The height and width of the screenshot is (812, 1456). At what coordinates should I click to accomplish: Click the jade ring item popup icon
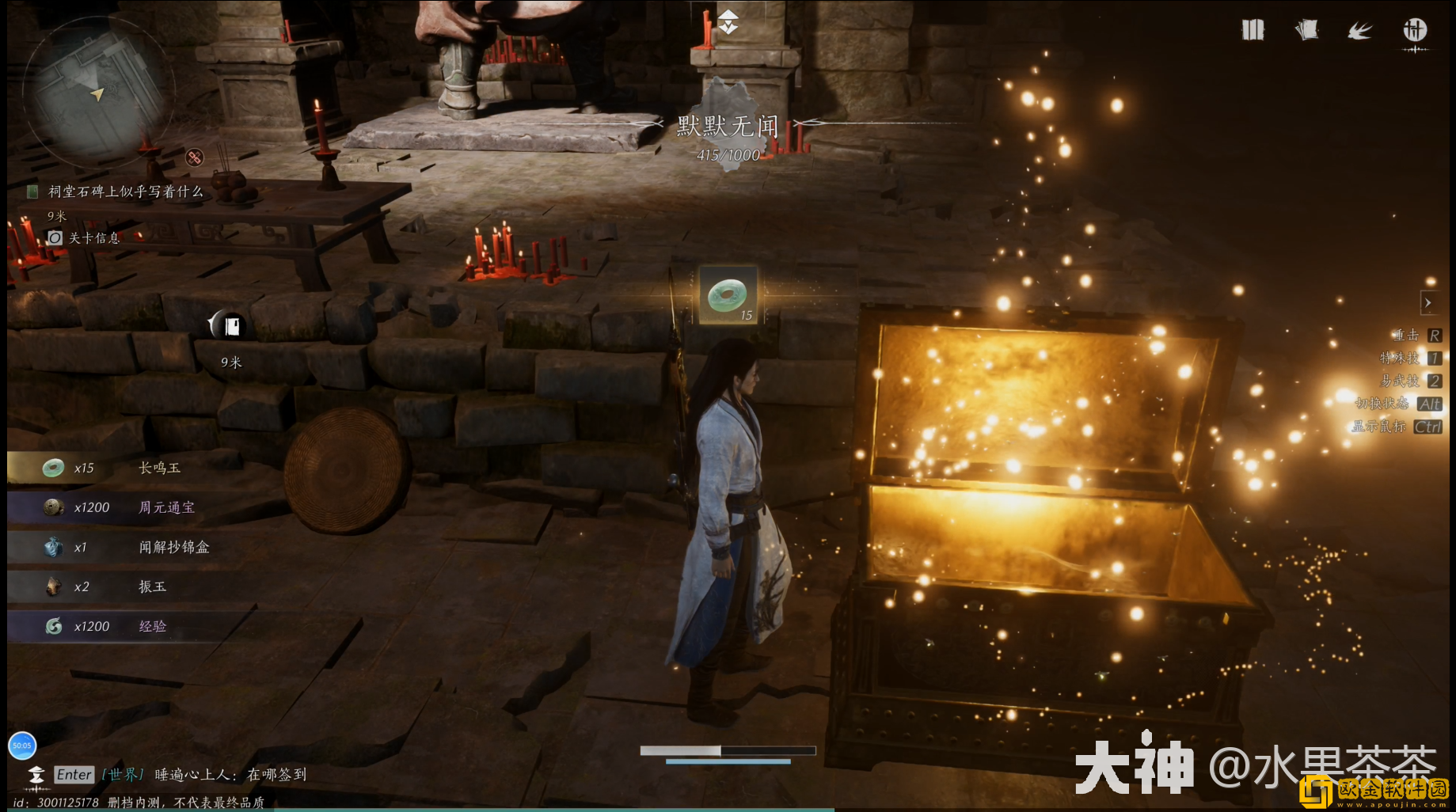pos(728,296)
